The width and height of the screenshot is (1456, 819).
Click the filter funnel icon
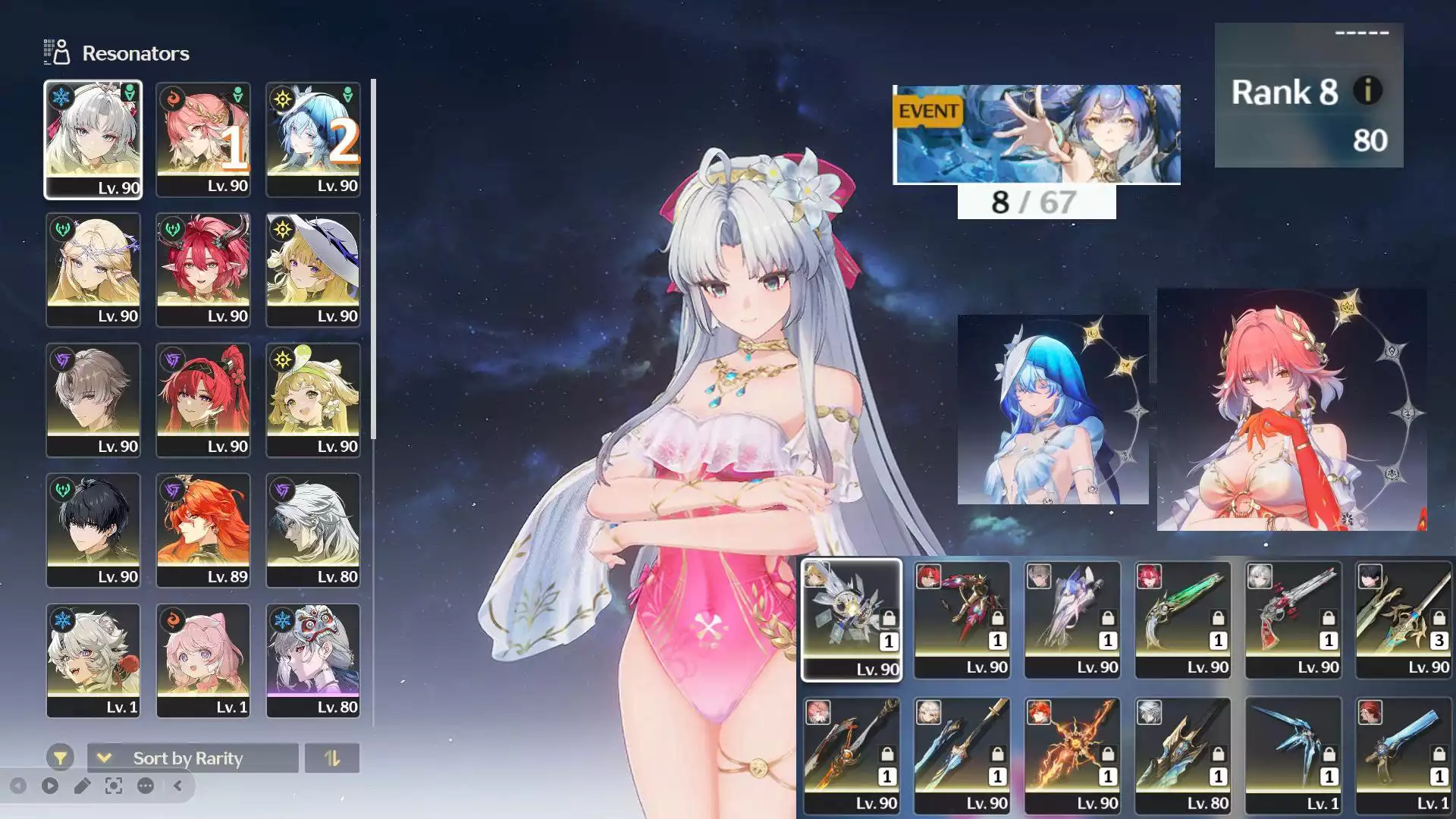tap(60, 757)
